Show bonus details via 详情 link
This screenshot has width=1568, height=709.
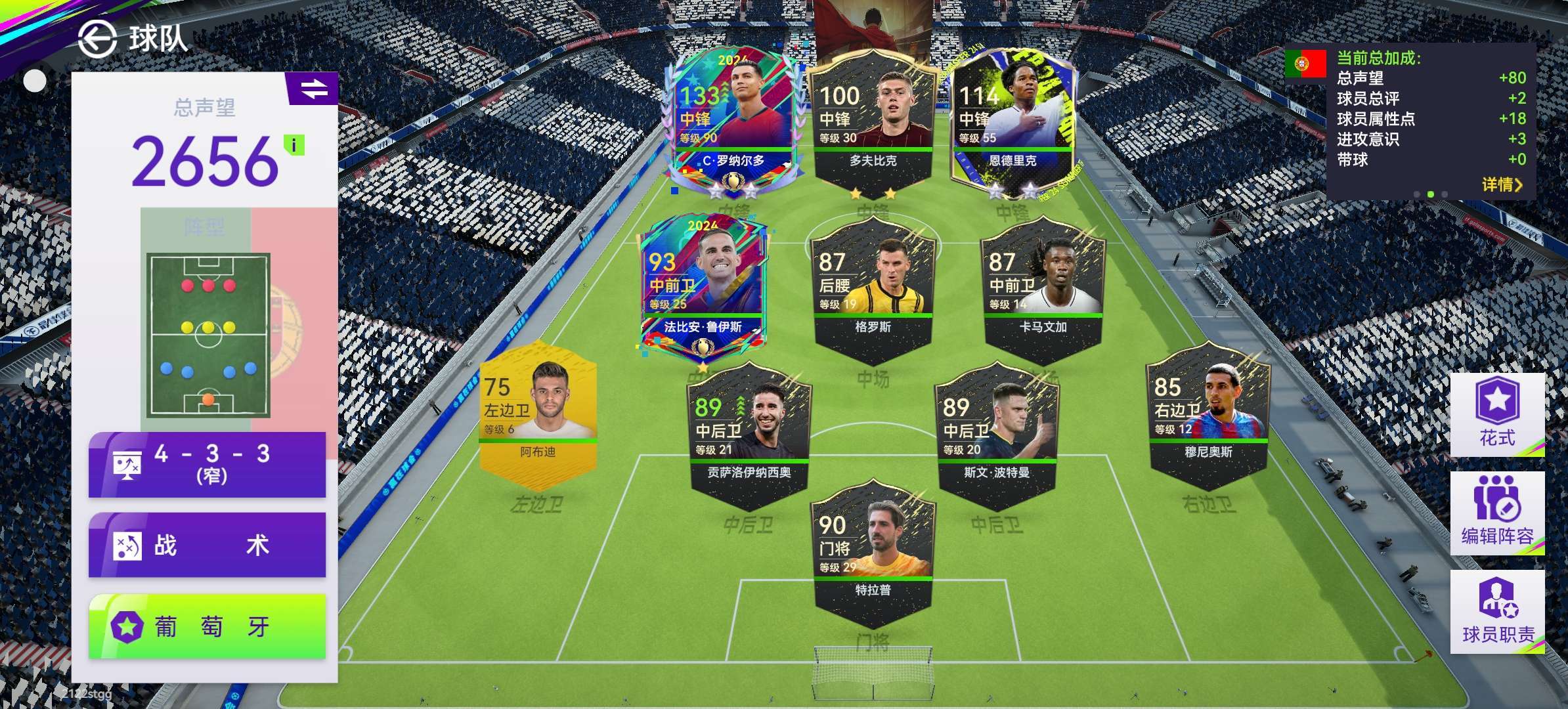coord(1500,184)
